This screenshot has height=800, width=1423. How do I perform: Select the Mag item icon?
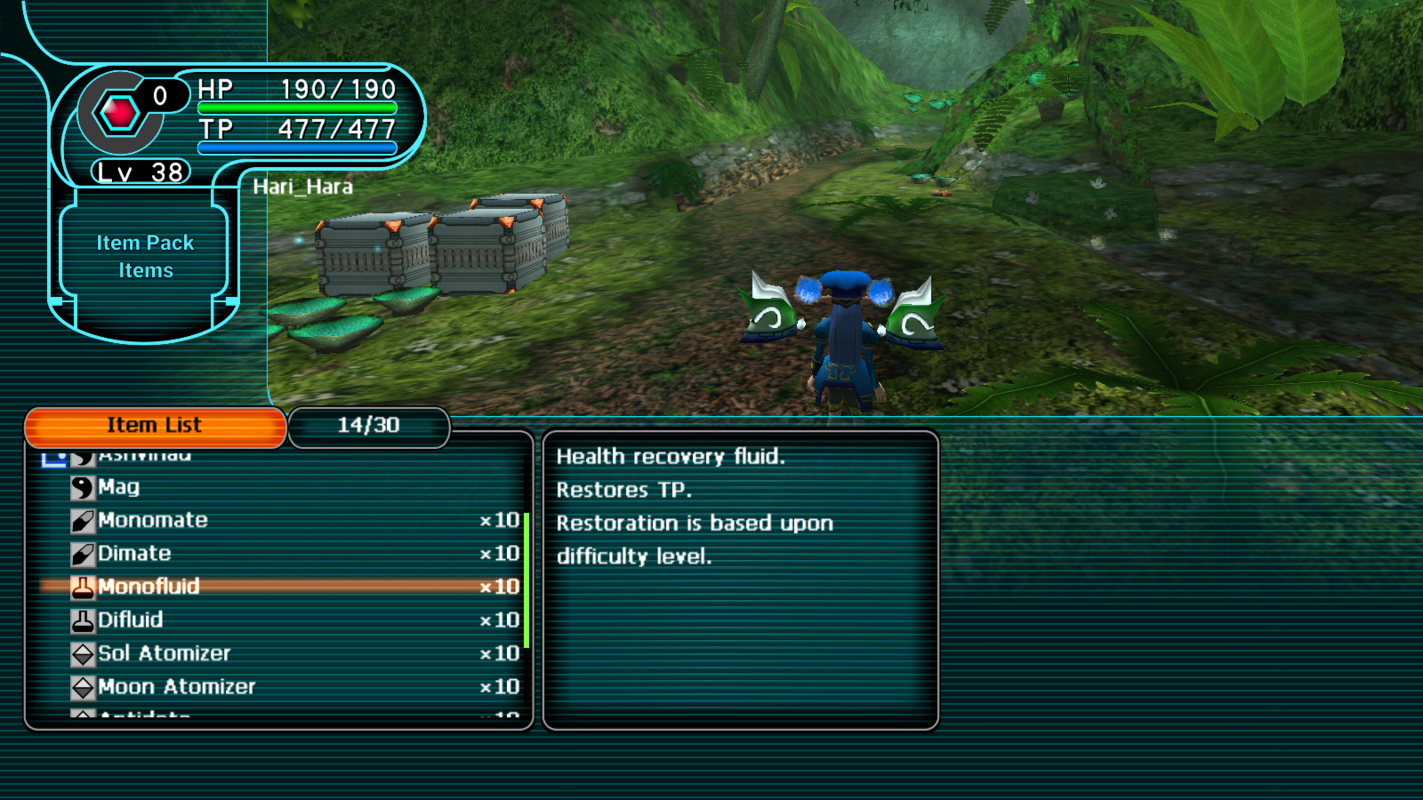point(85,487)
